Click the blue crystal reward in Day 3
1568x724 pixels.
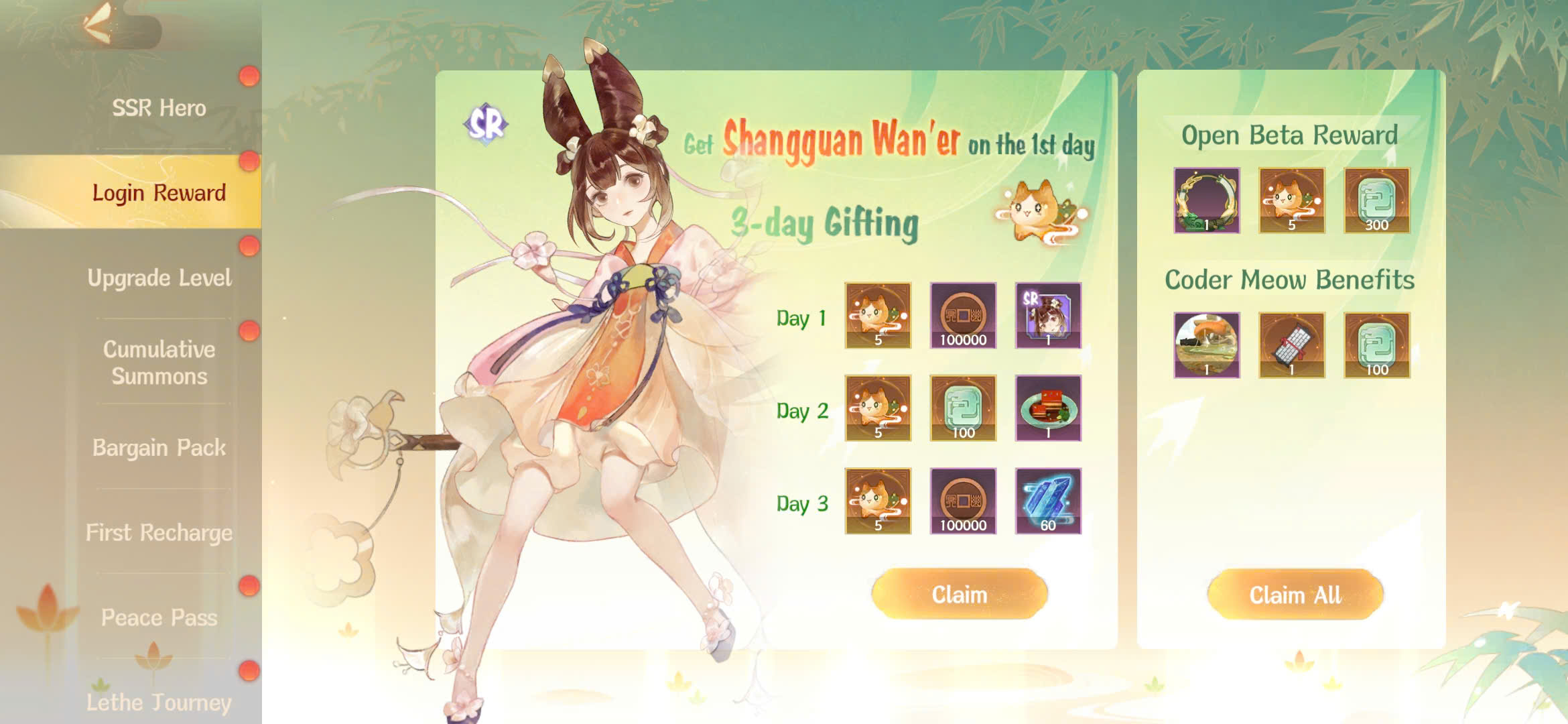[1049, 503]
